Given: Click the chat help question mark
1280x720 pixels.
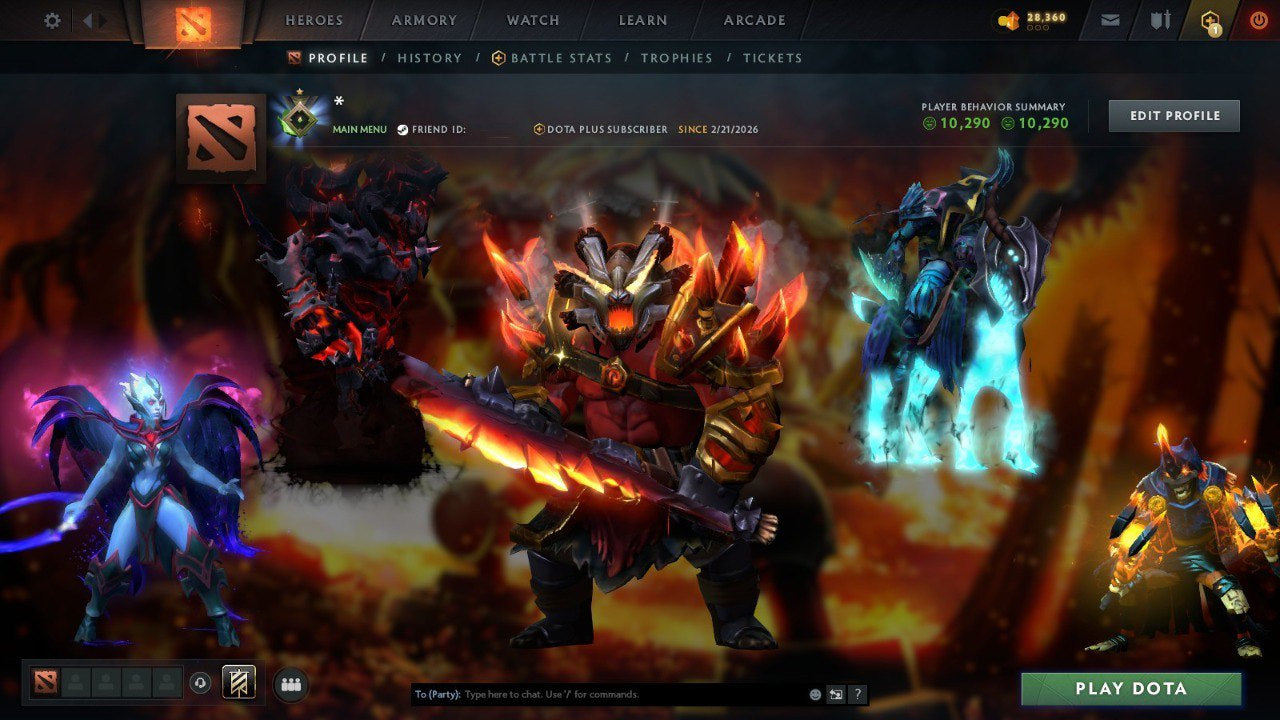Looking at the screenshot, I should point(858,693).
